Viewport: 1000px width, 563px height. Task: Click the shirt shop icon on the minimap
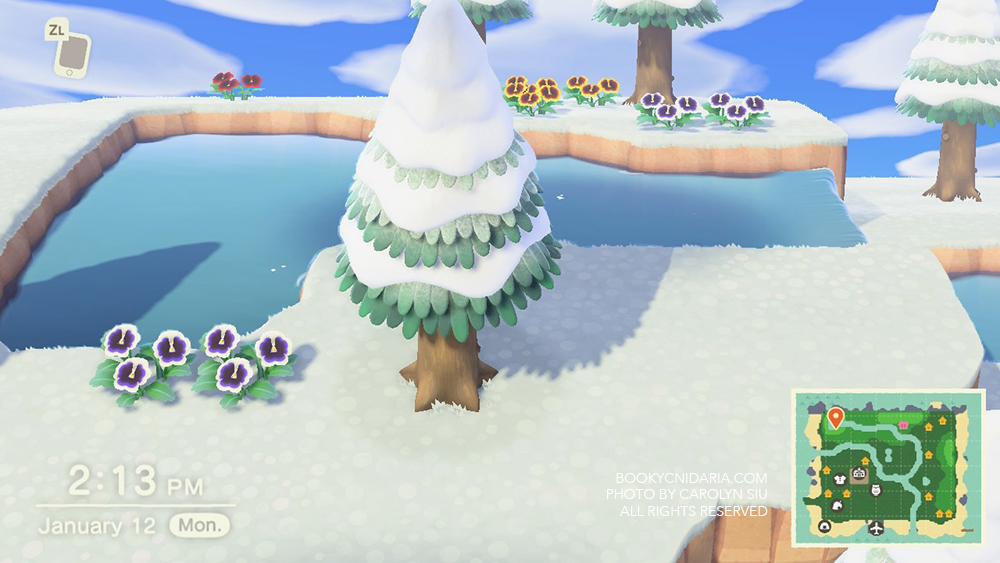[x=841, y=480]
